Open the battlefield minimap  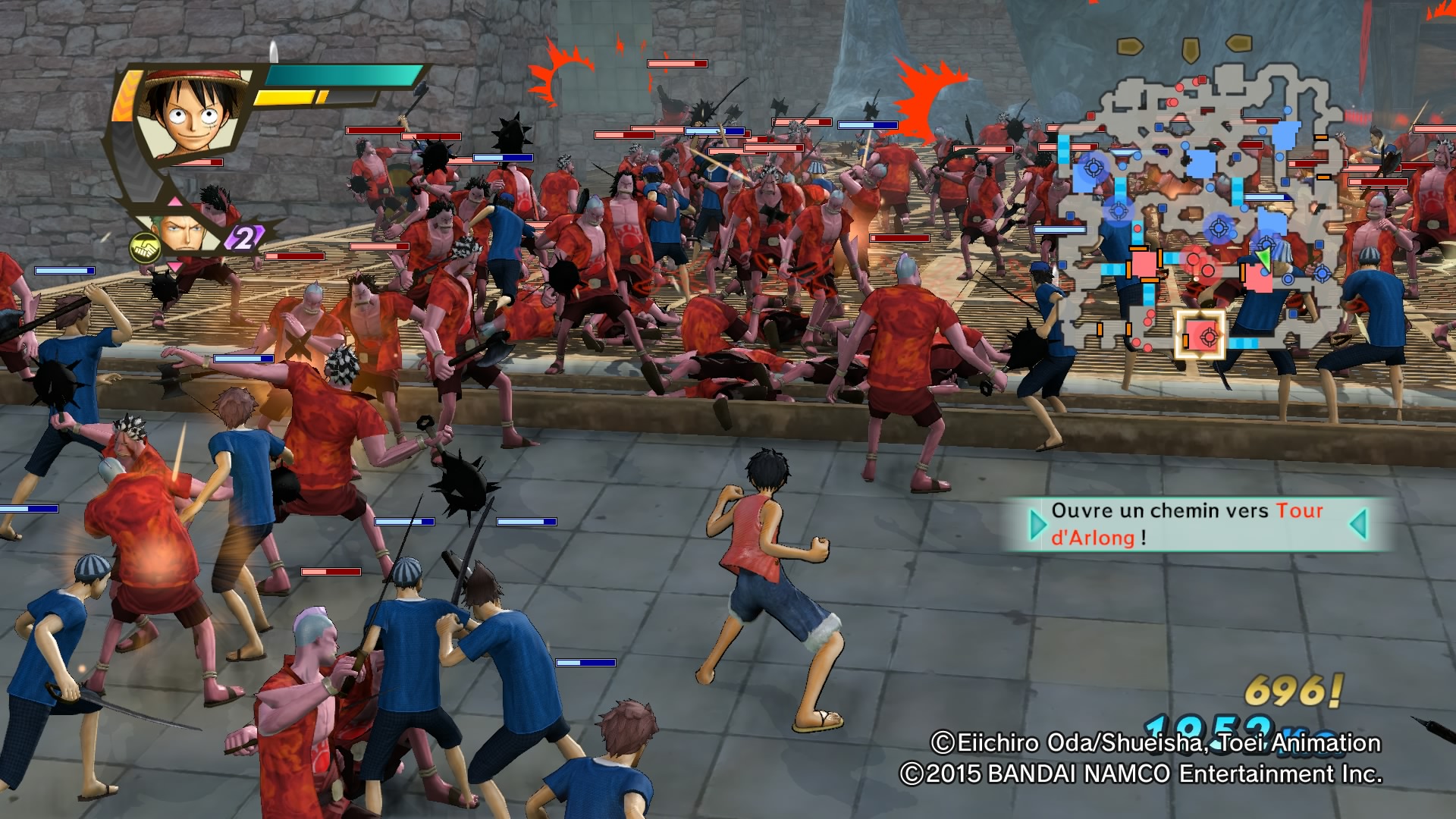click(x=1198, y=212)
